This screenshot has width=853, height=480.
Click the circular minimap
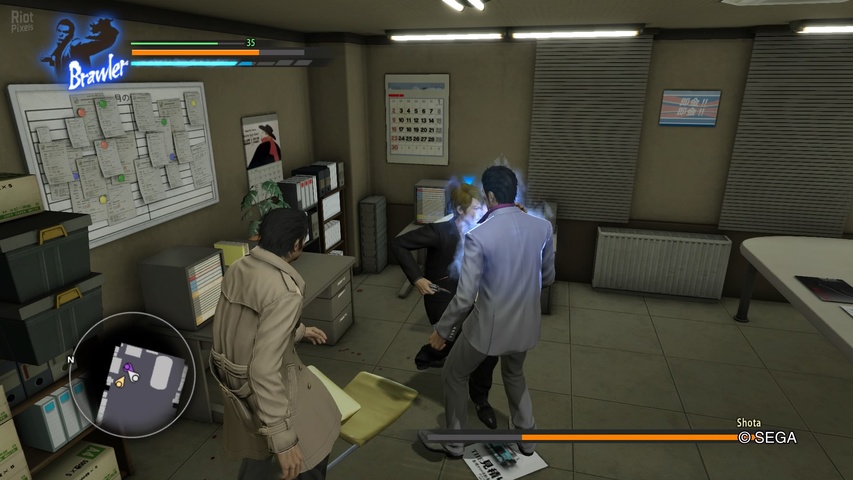point(132,374)
